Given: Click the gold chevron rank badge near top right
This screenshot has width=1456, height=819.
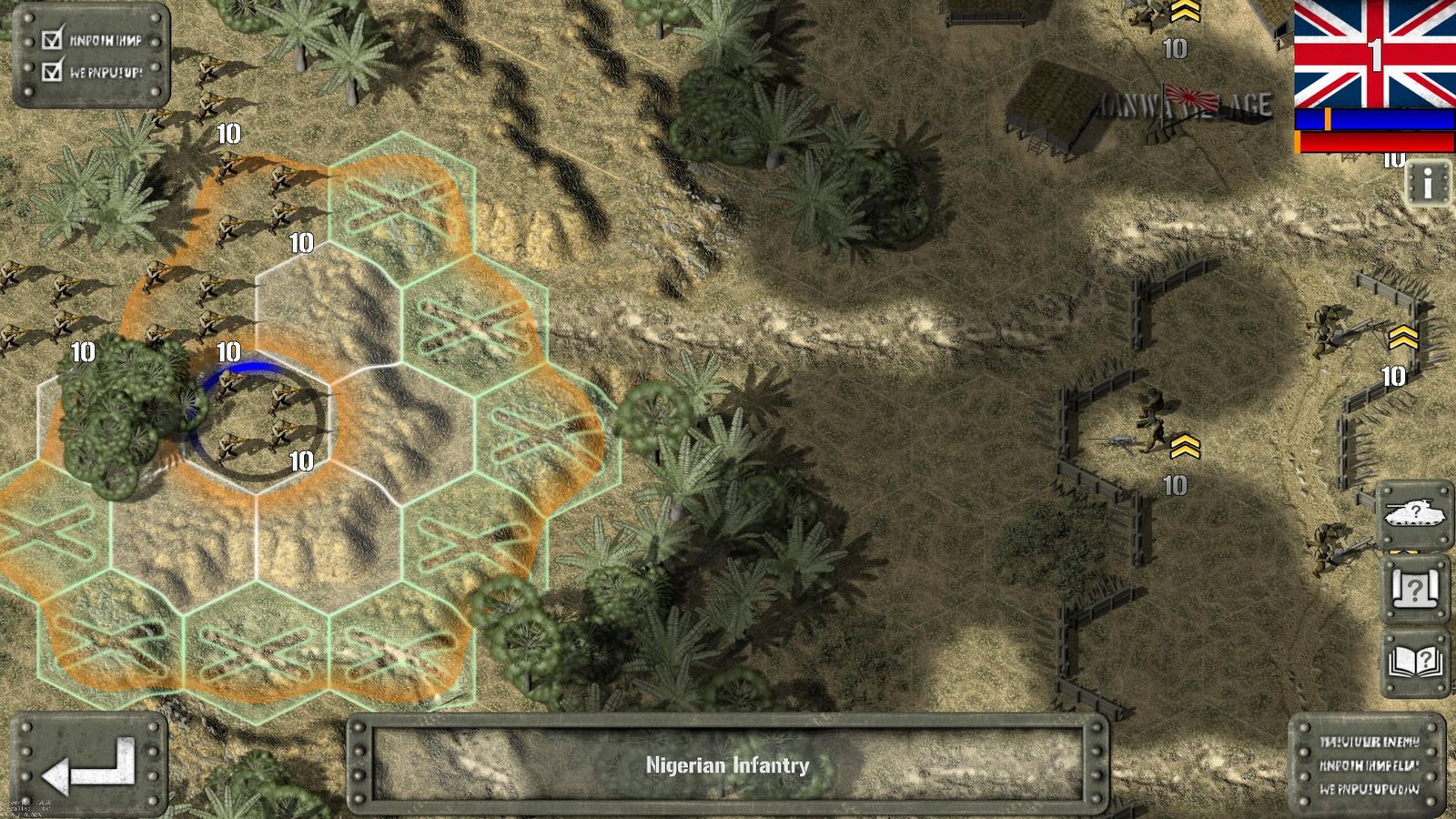Looking at the screenshot, I should click(x=1183, y=13).
